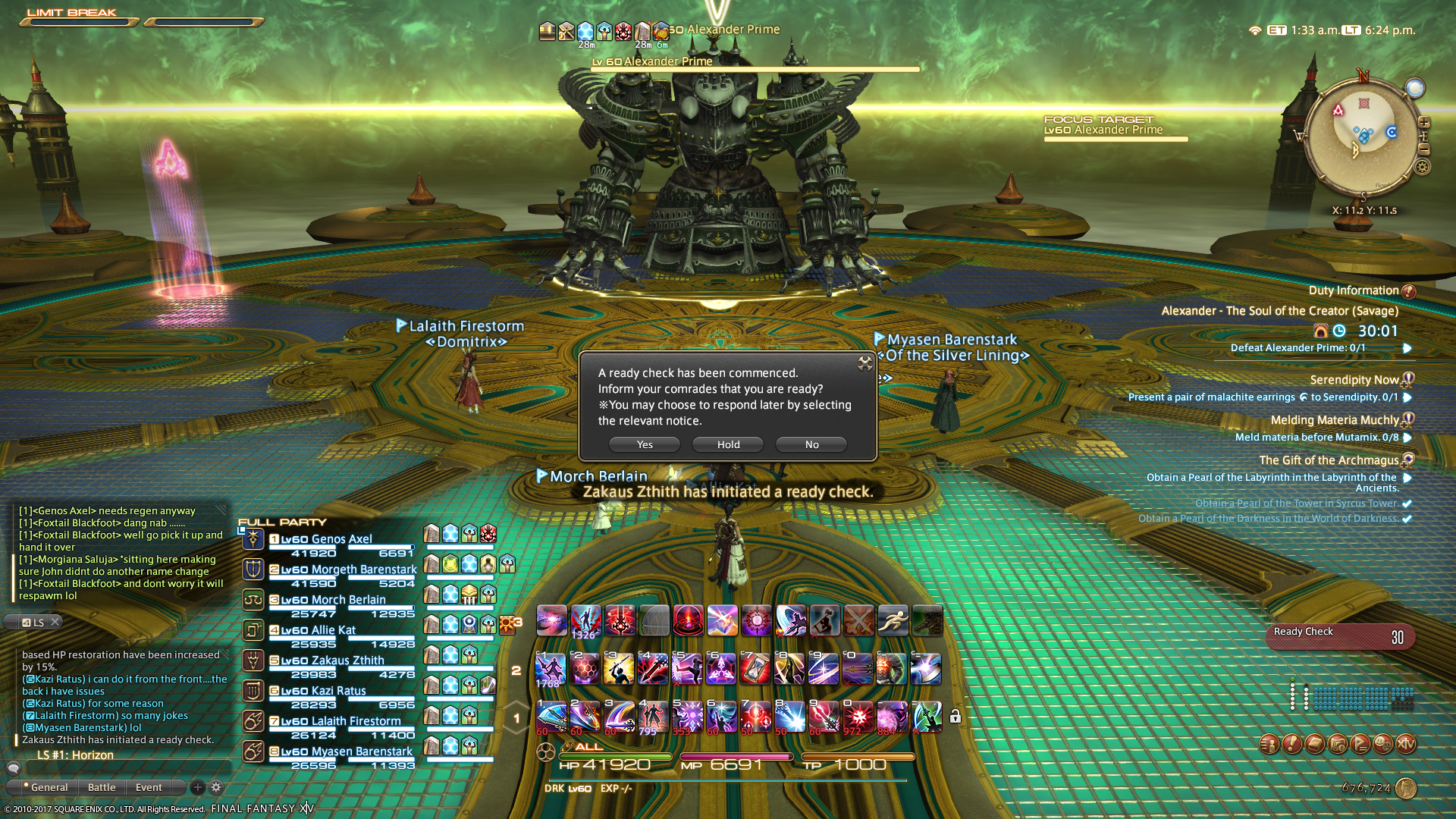Open the chat log settings gear

coord(216,787)
